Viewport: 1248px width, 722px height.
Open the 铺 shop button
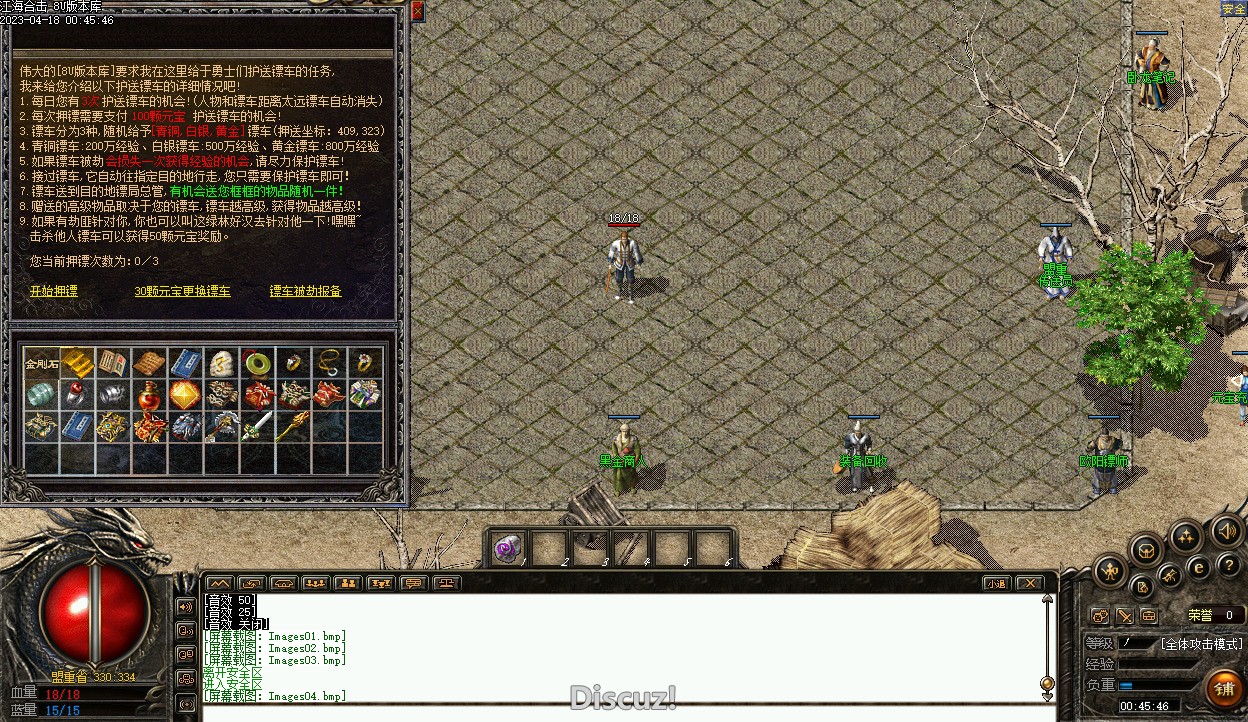[1224, 688]
